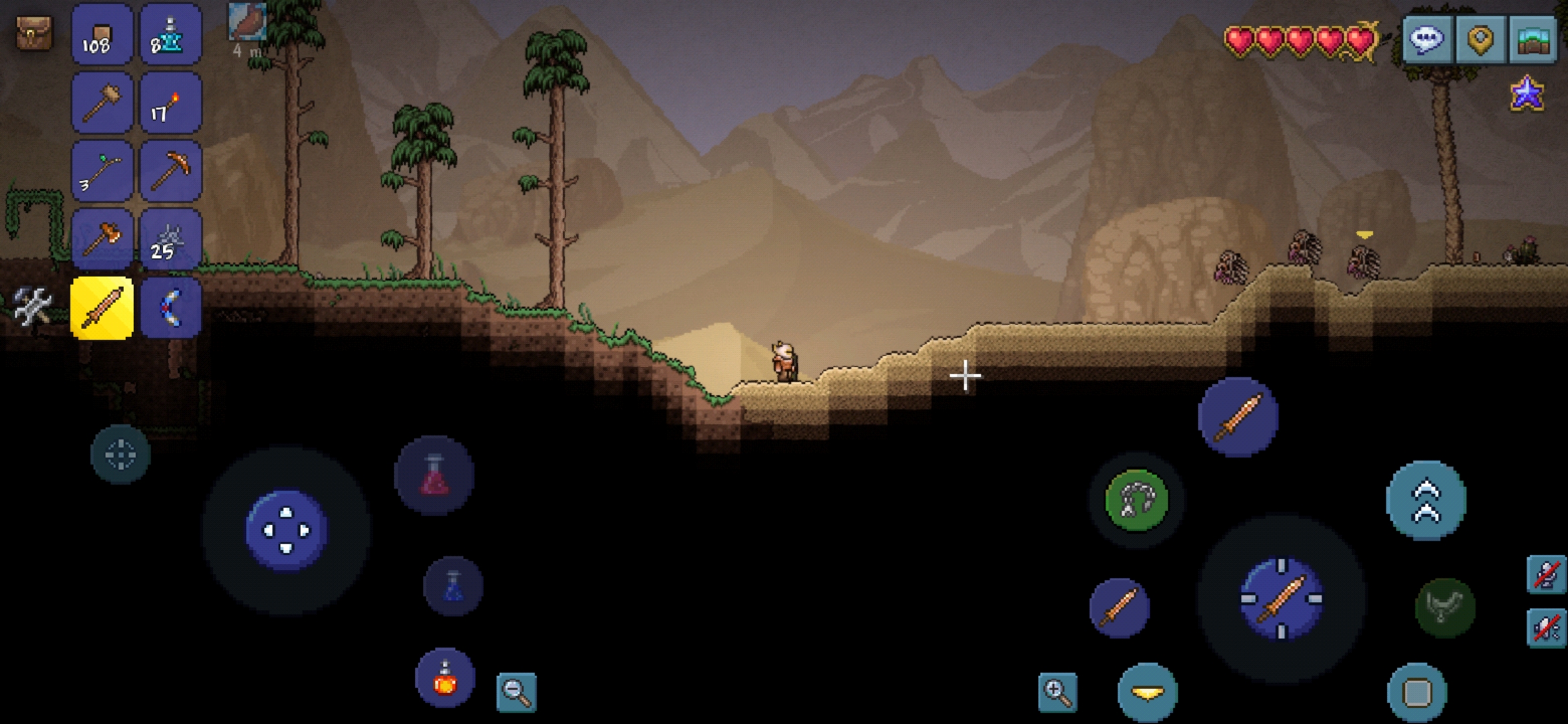Use the red healing potion button
Viewport: 1568px width, 724px height.
click(x=434, y=476)
